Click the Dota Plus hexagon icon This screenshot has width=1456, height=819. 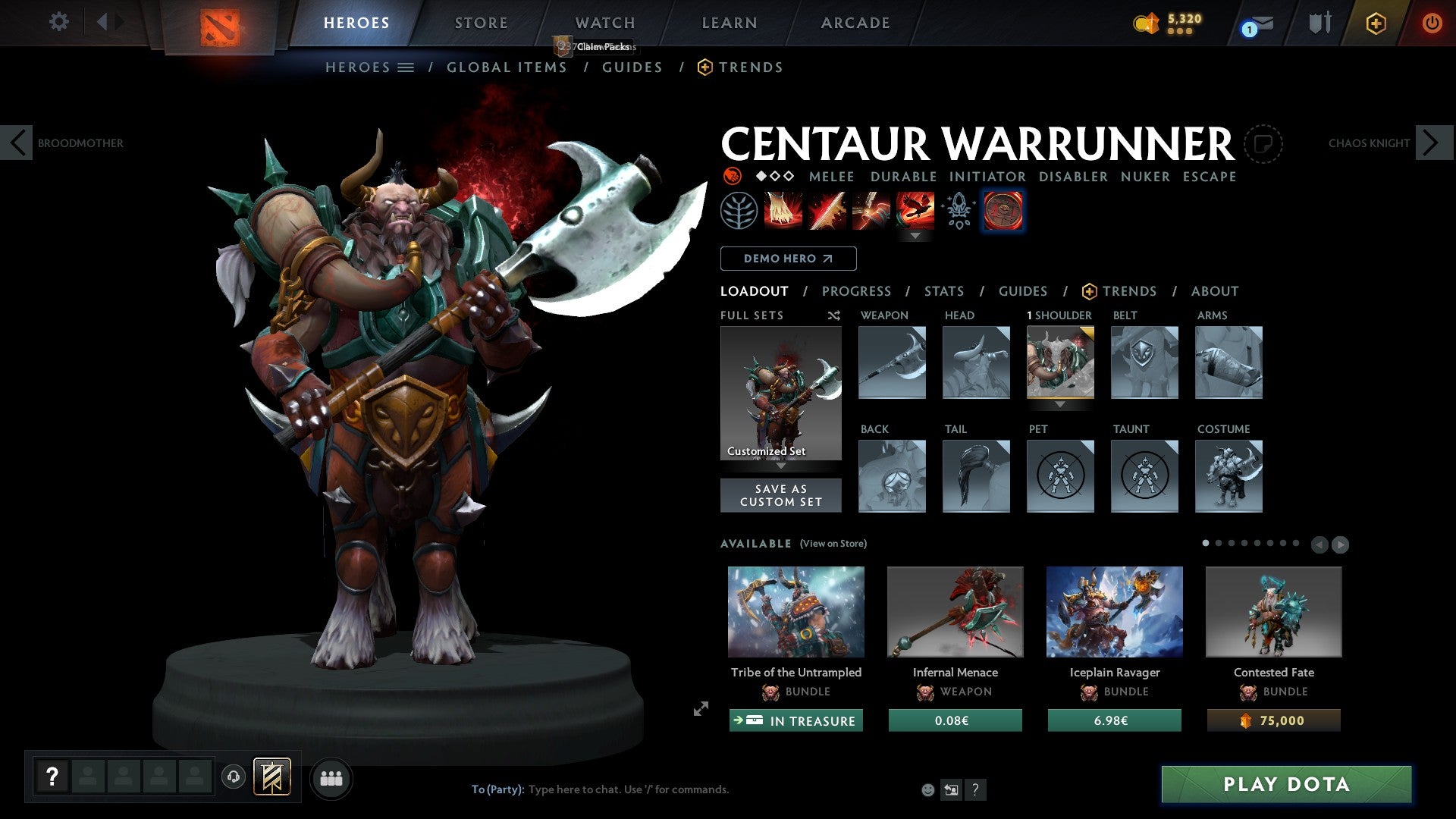(1376, 23)
